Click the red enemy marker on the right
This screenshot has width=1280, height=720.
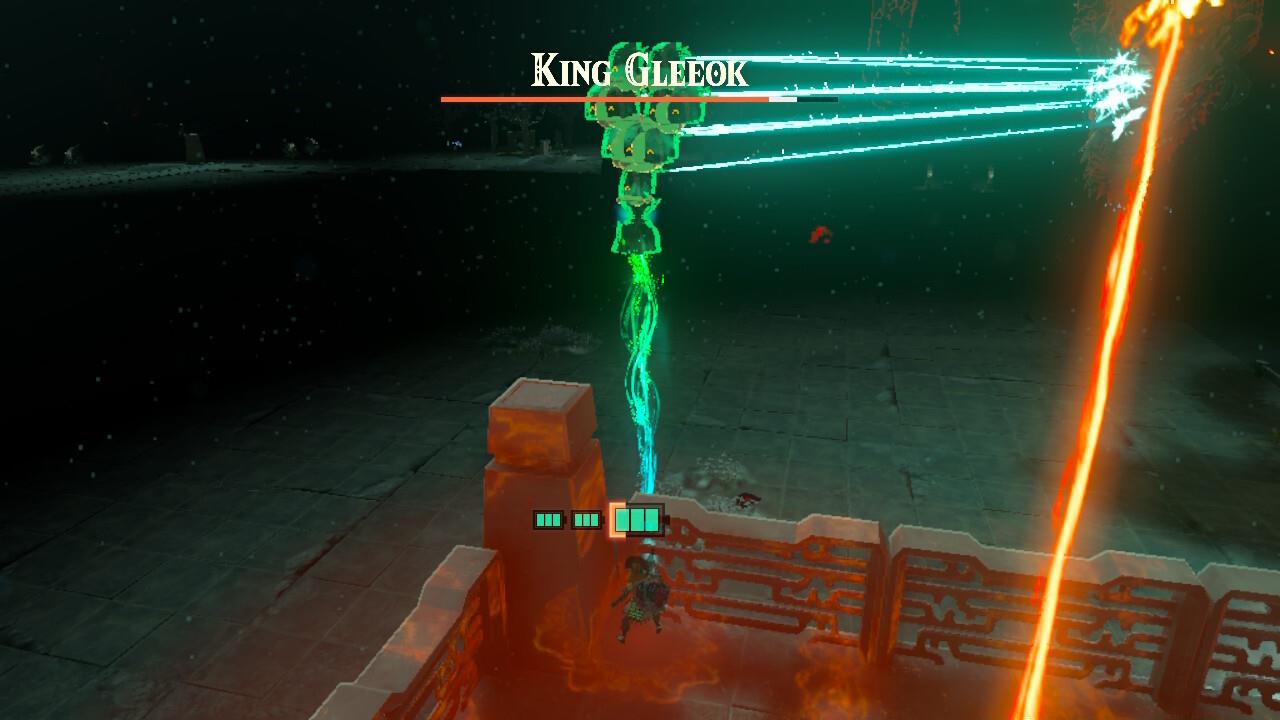820,235
